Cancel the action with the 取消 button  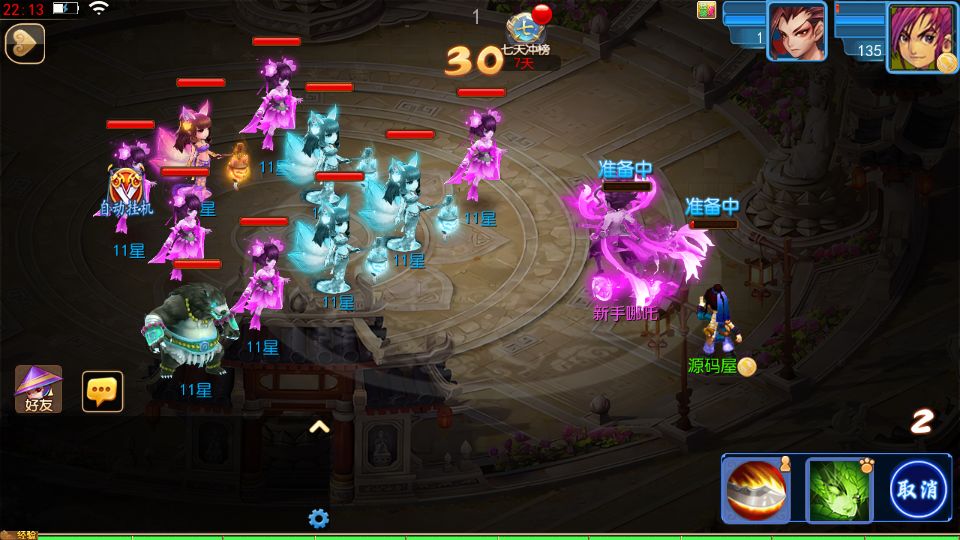pos(919,489)
